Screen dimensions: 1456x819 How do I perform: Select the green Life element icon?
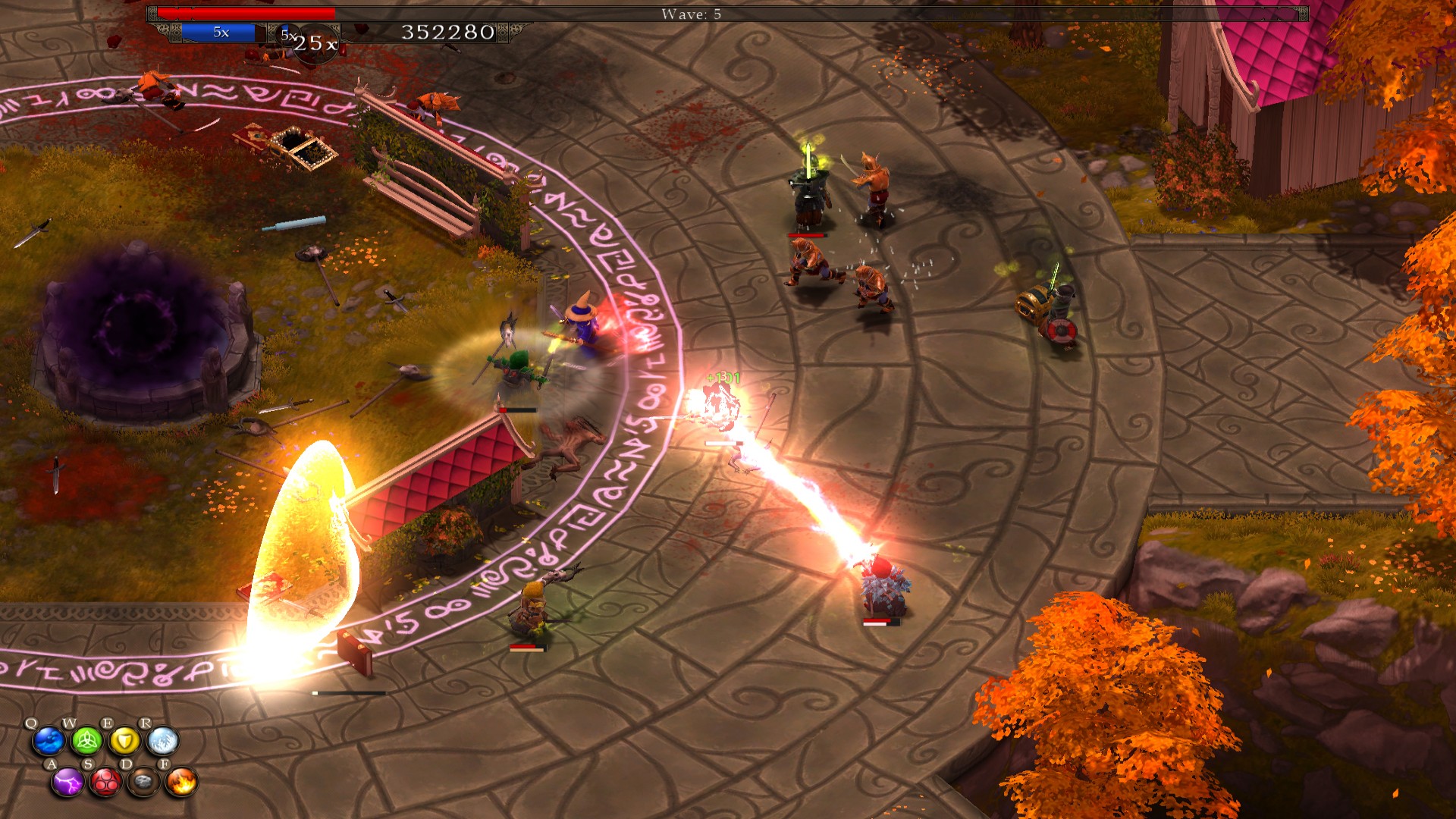coord(86,742)
